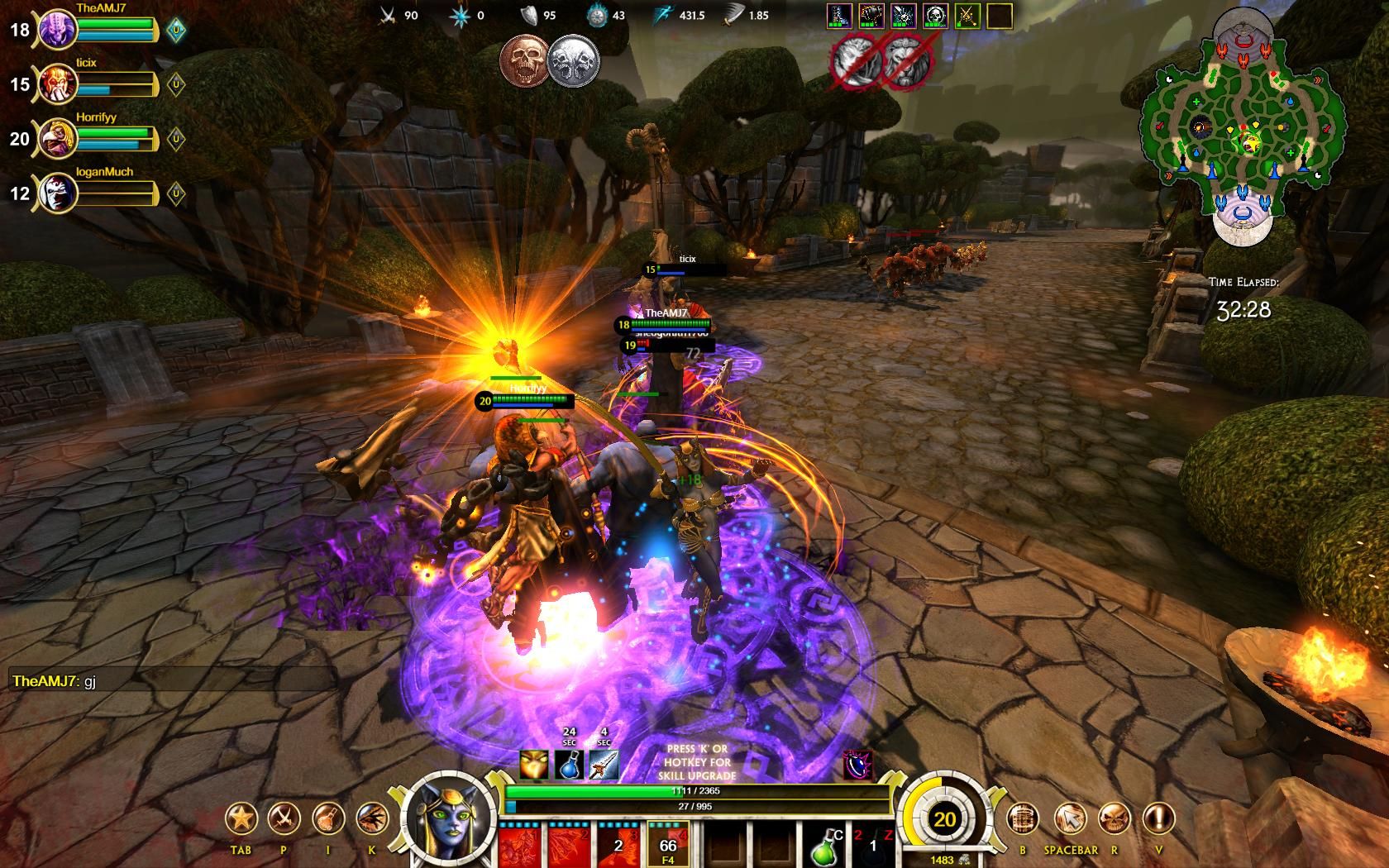Click the skull item in the inventory row
This screenshot has width=1389, height=868.
936,16
